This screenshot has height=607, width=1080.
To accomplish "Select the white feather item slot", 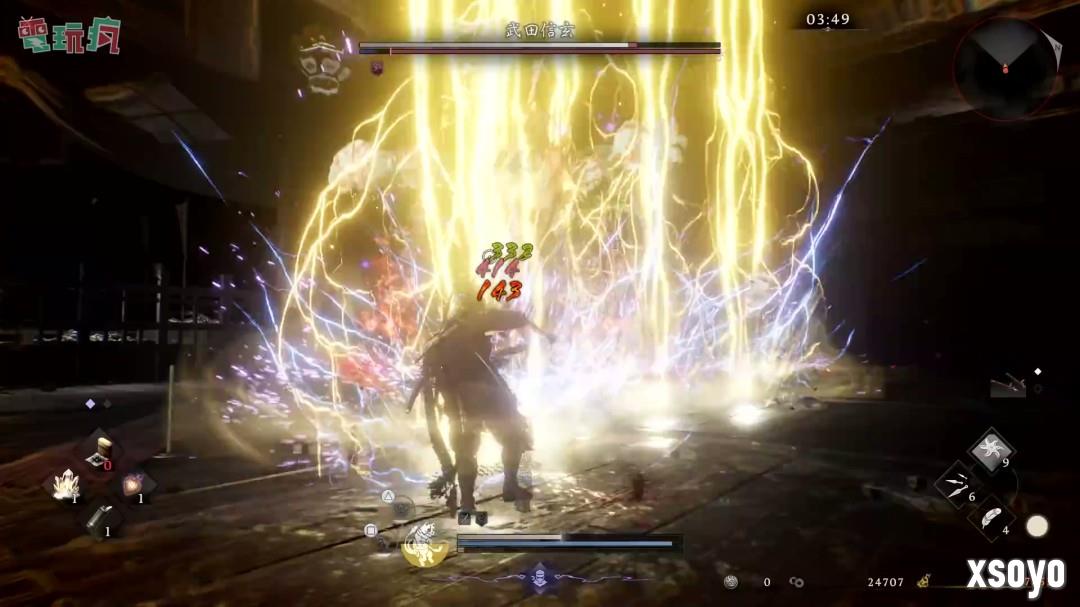I will 991,518.
